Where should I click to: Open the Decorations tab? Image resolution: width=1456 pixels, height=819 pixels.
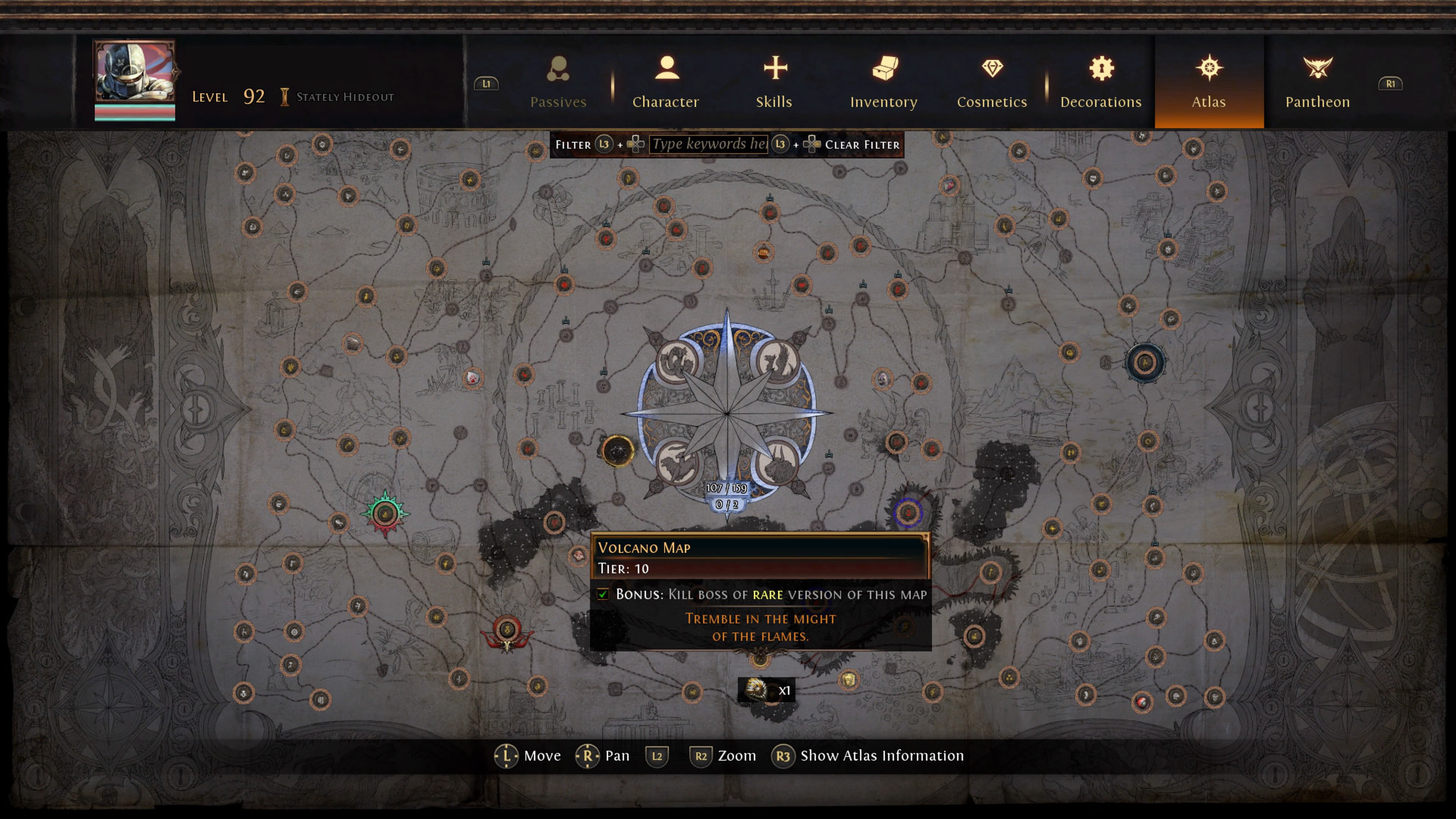click(x=1101, y=82)
